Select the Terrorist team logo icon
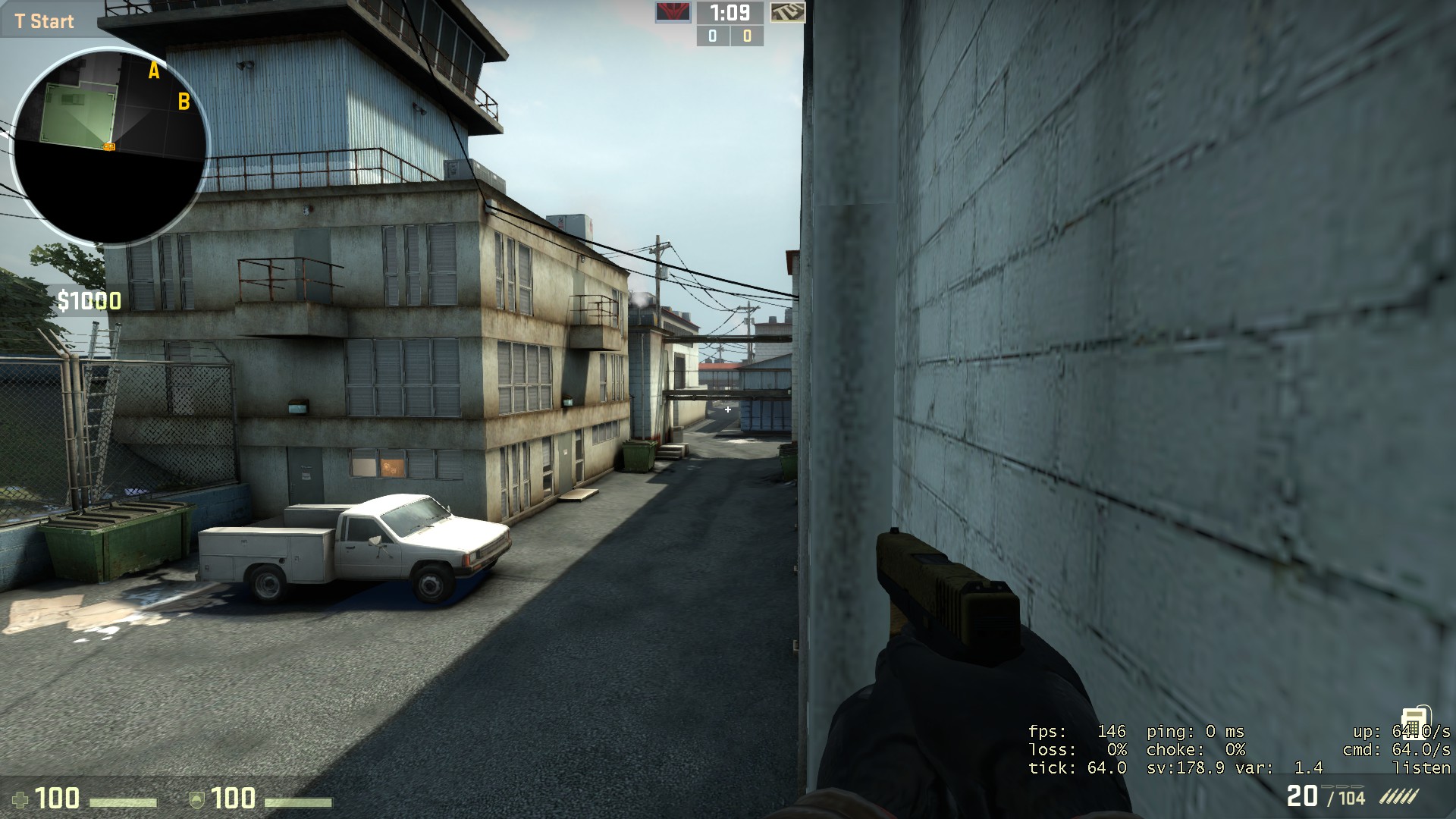This screenshot has width=1456, height=819. (x=674, y=13)
